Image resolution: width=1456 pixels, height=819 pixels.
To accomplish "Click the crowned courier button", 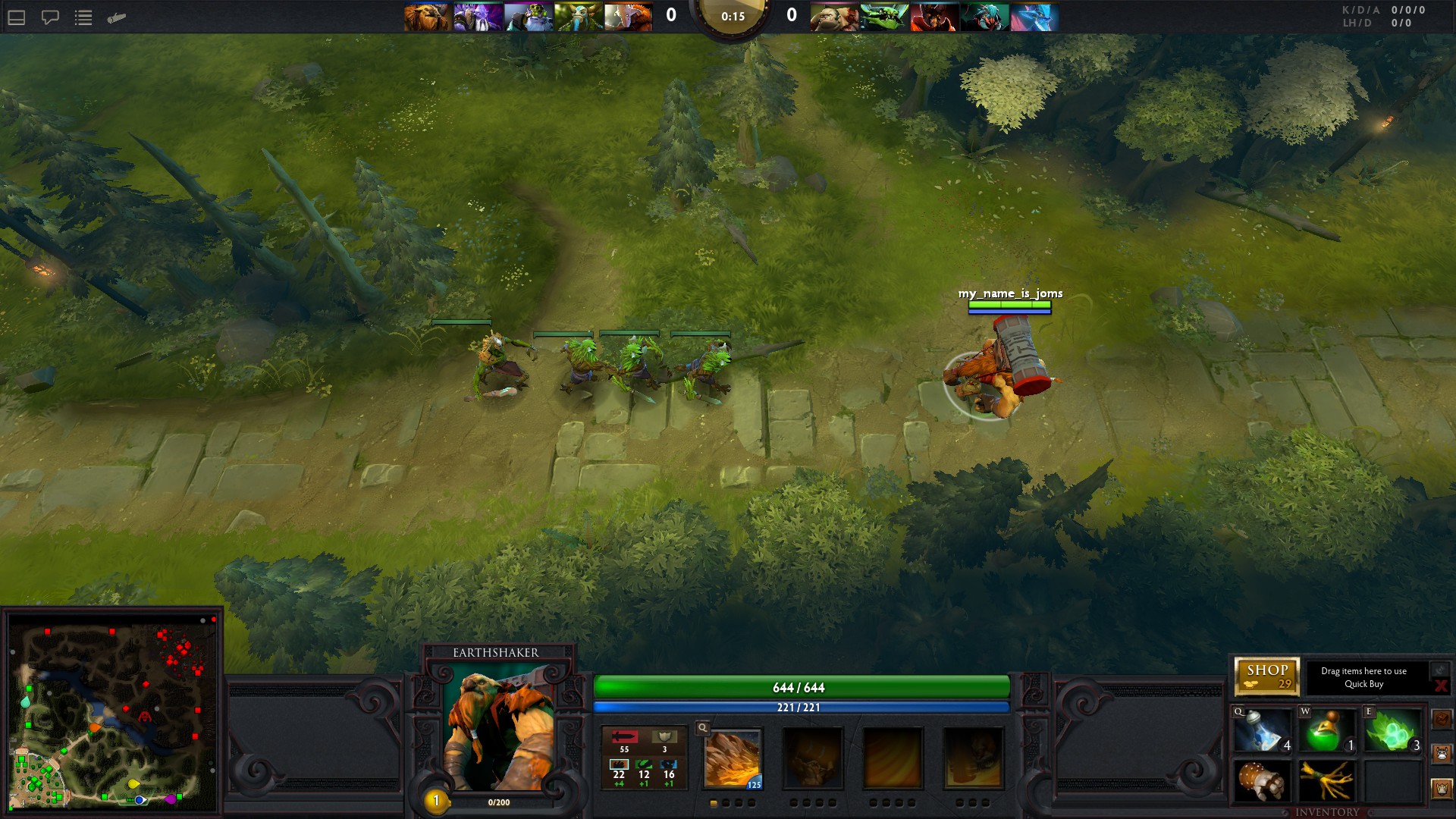I will 1442,789.
